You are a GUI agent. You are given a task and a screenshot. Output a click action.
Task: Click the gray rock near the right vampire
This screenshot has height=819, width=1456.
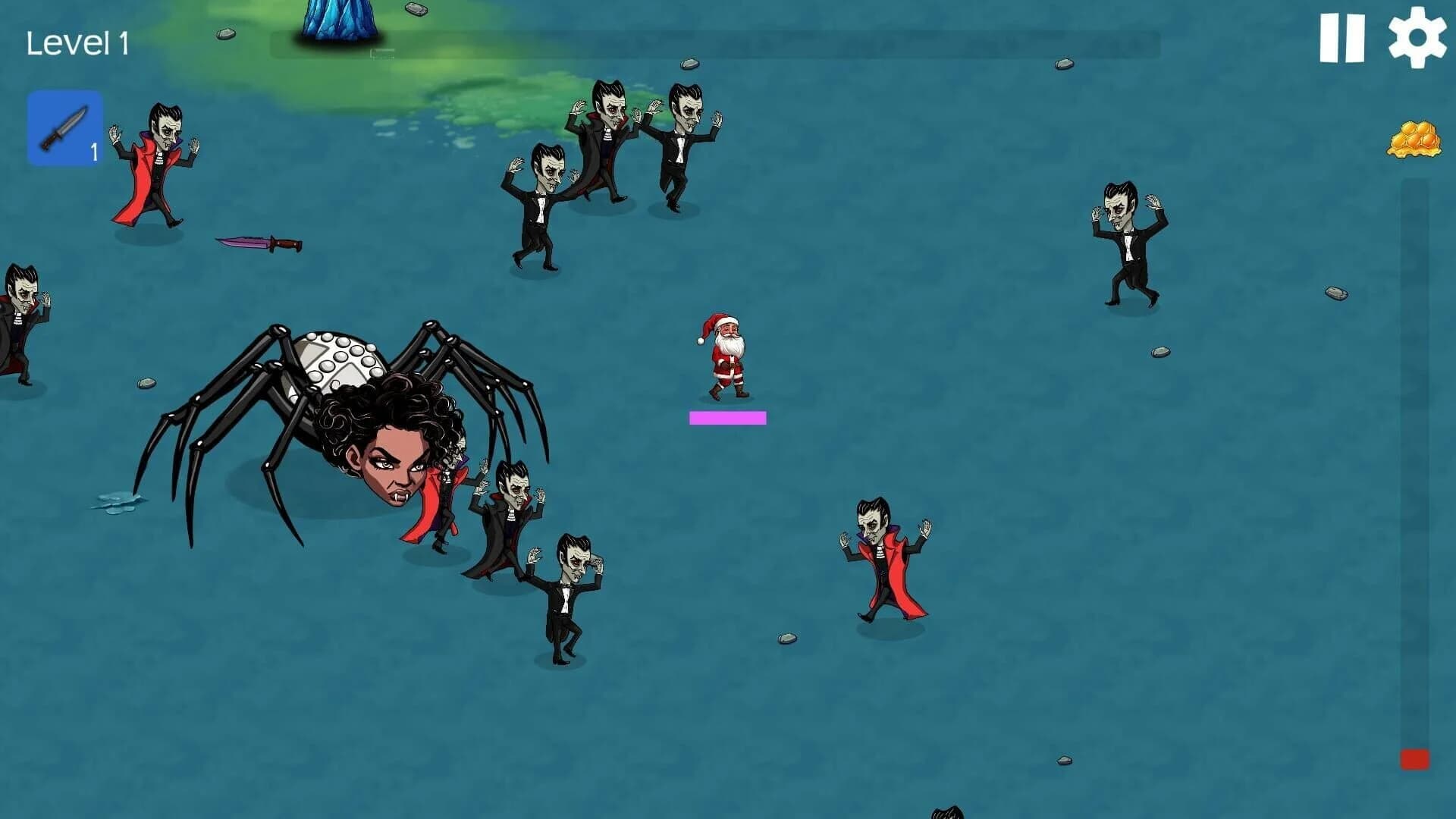[1158, 351]
